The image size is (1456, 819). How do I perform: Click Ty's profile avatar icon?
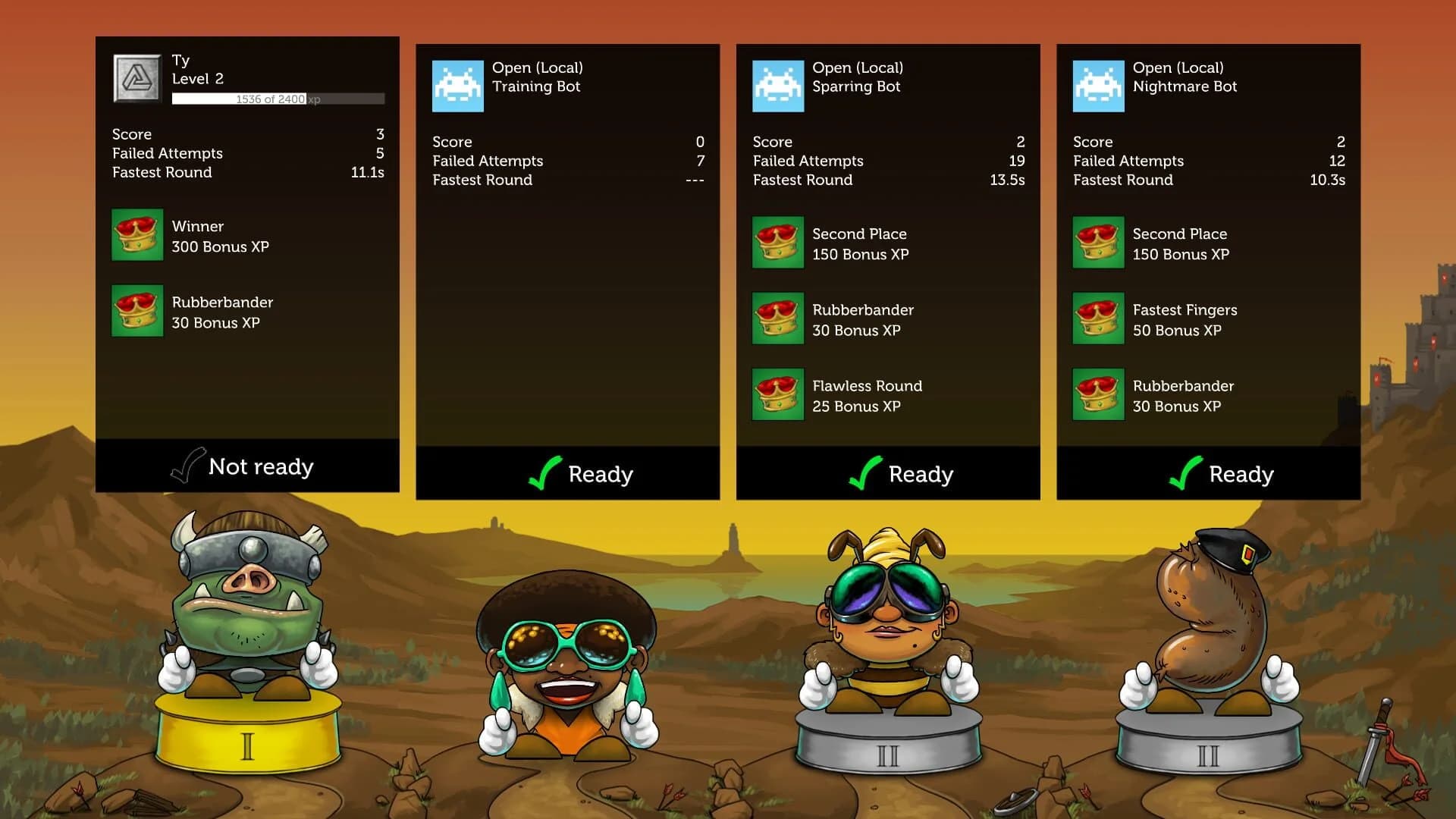click(x=136, y=78)
